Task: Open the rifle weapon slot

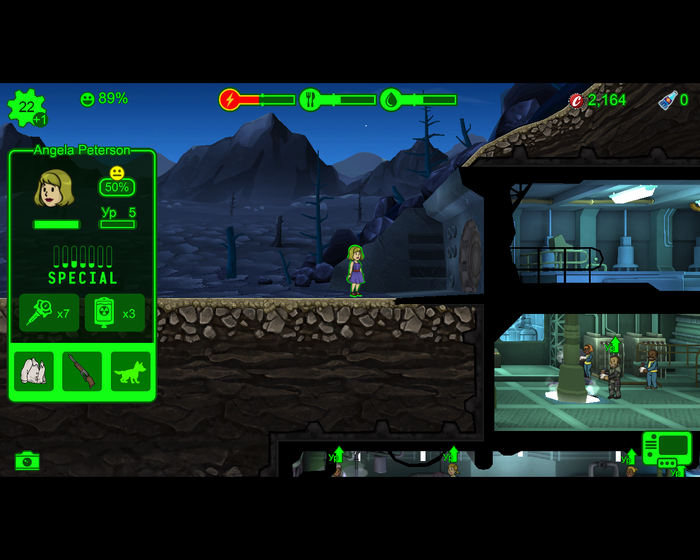Action: (x=82, y=371)
